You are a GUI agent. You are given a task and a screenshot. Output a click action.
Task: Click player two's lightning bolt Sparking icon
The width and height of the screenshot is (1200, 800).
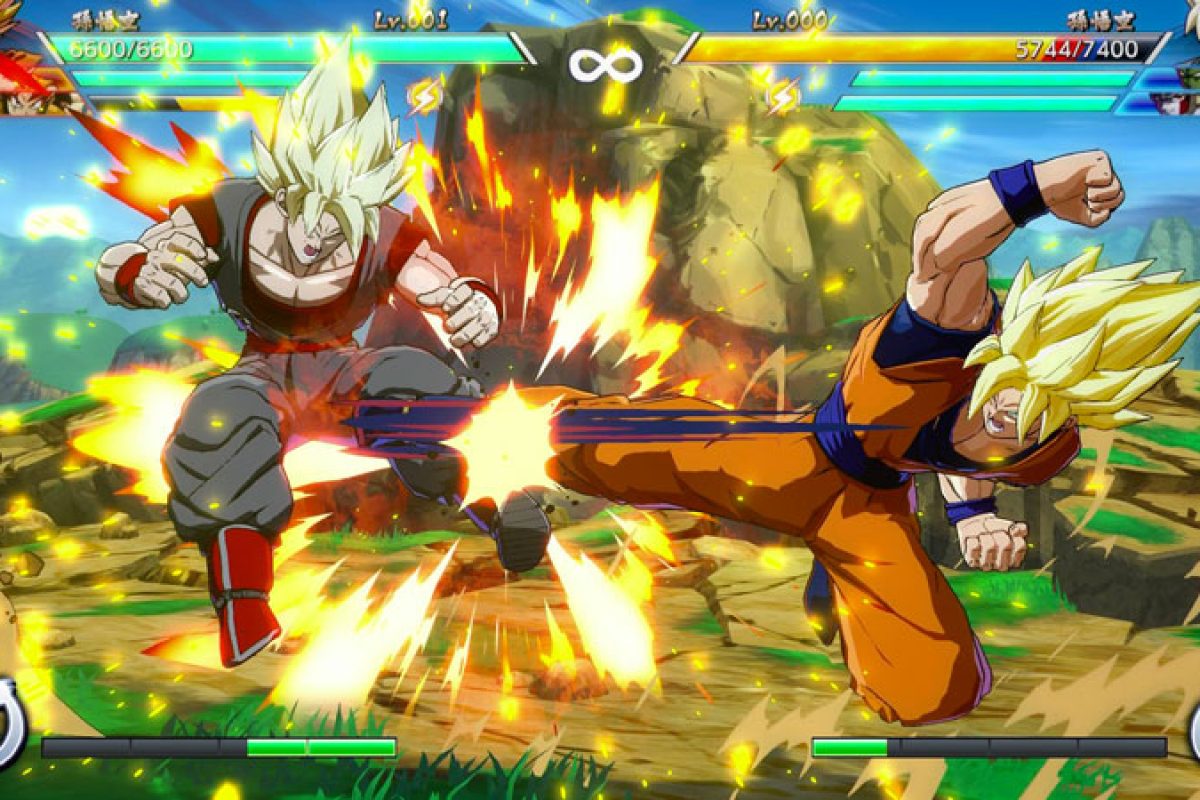click(x=783, y=95)
